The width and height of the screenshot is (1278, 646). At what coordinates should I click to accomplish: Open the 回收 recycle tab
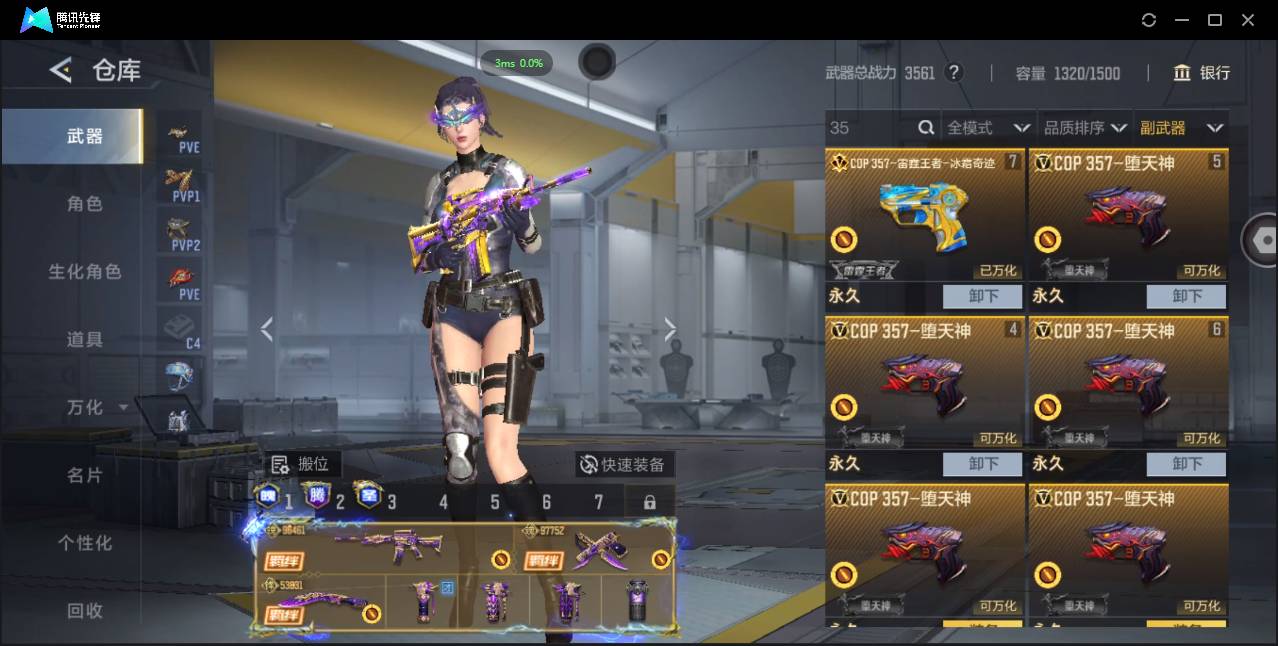click(x=85, y=610)
